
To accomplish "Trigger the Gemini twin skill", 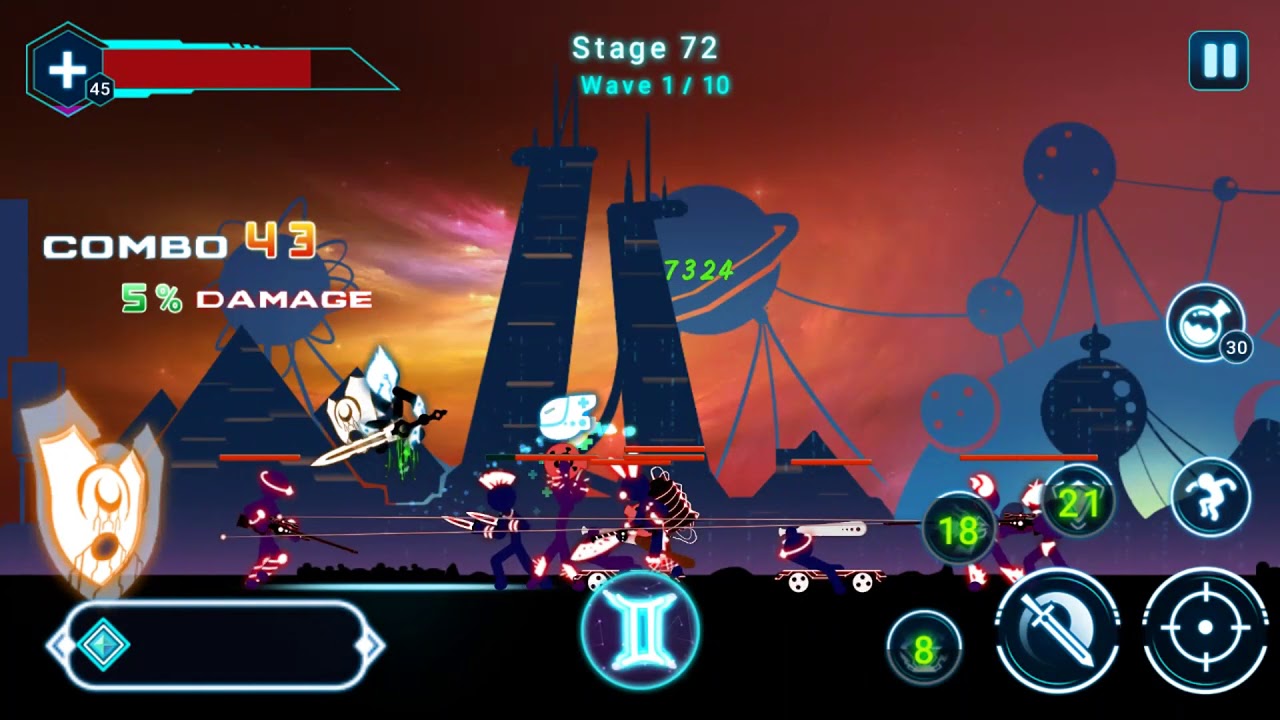I will [640, 630].
